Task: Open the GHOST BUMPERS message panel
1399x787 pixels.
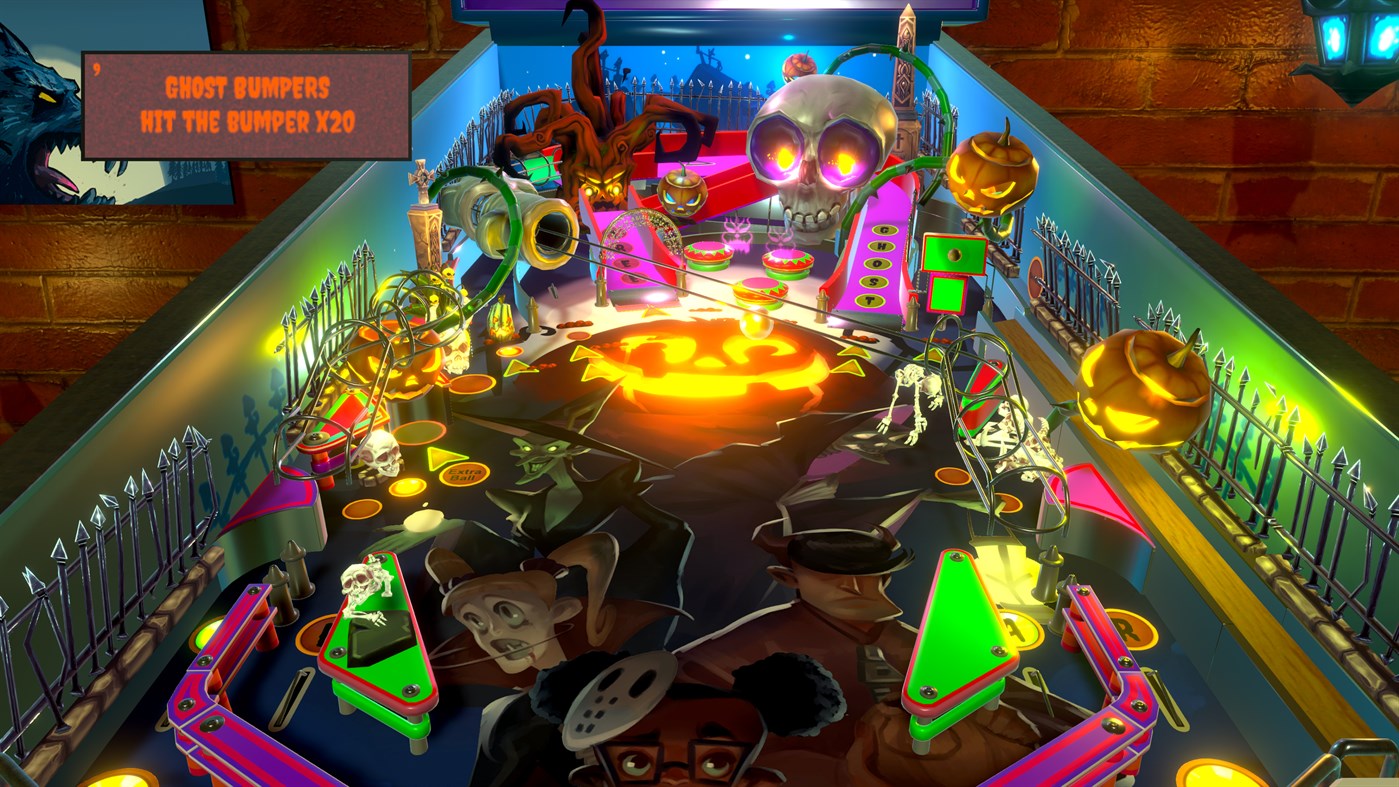Action: click(245, 105)
